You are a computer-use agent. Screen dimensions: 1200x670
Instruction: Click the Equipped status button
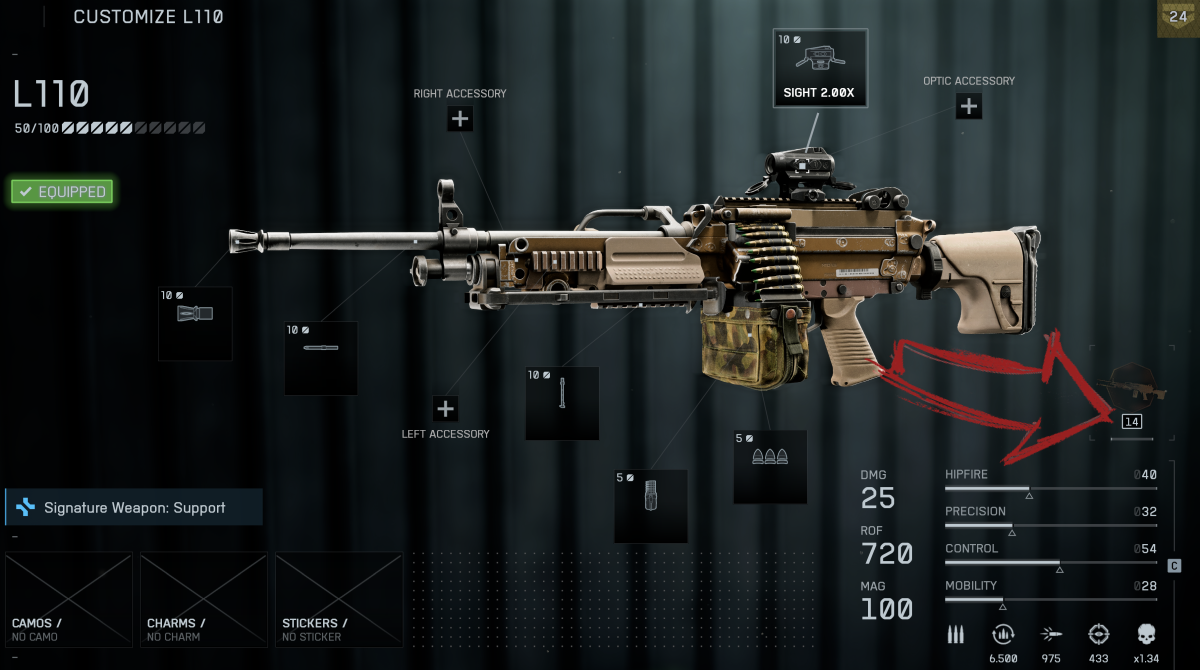pos(62,191)
